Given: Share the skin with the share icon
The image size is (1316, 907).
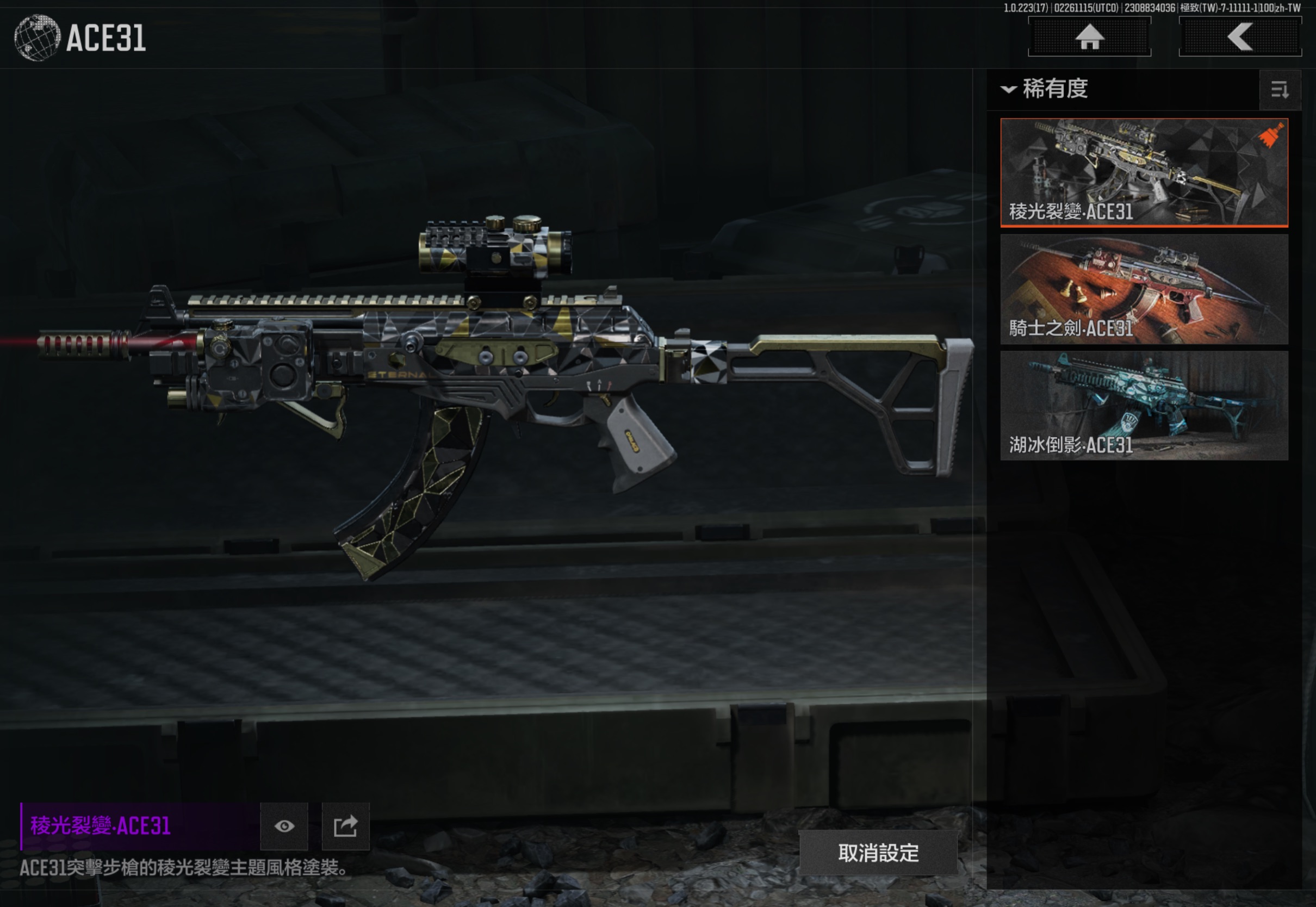Looking at the screenshot, I should (x=345, y=827).
